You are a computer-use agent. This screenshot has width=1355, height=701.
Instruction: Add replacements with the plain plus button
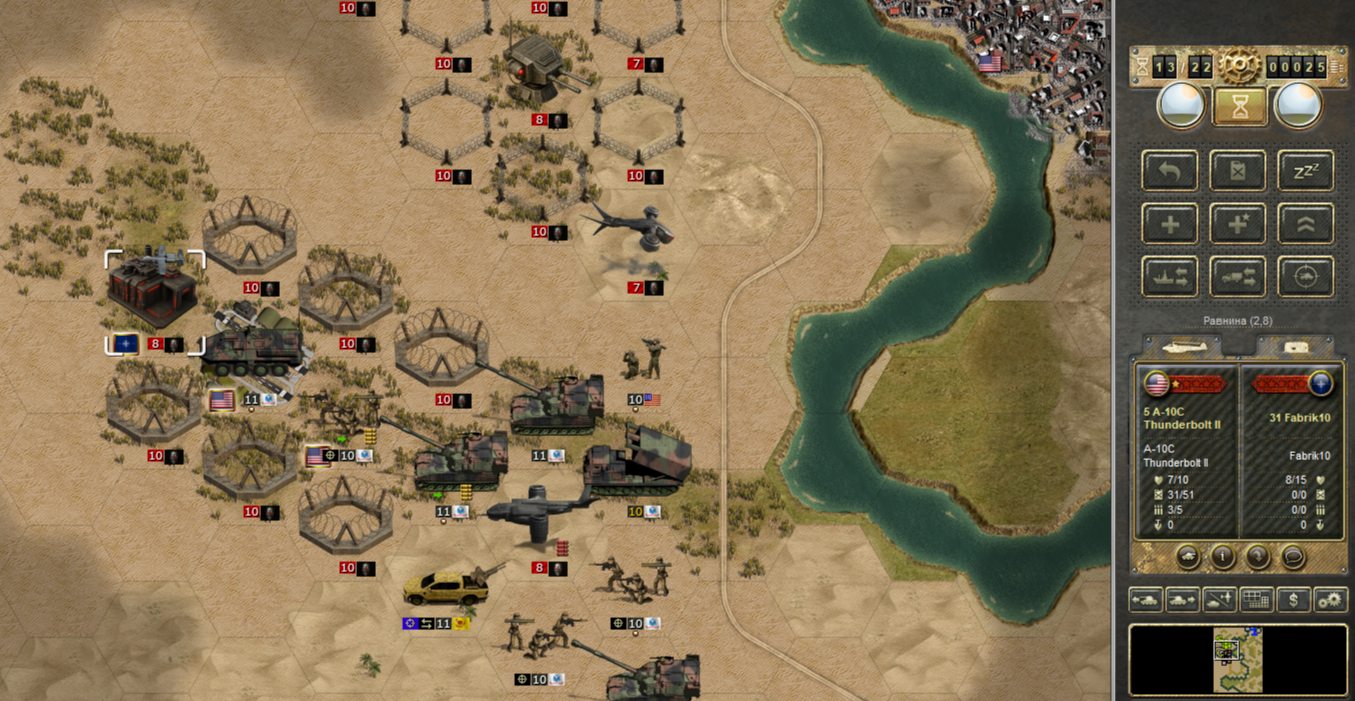click(x=1169, y=224)
